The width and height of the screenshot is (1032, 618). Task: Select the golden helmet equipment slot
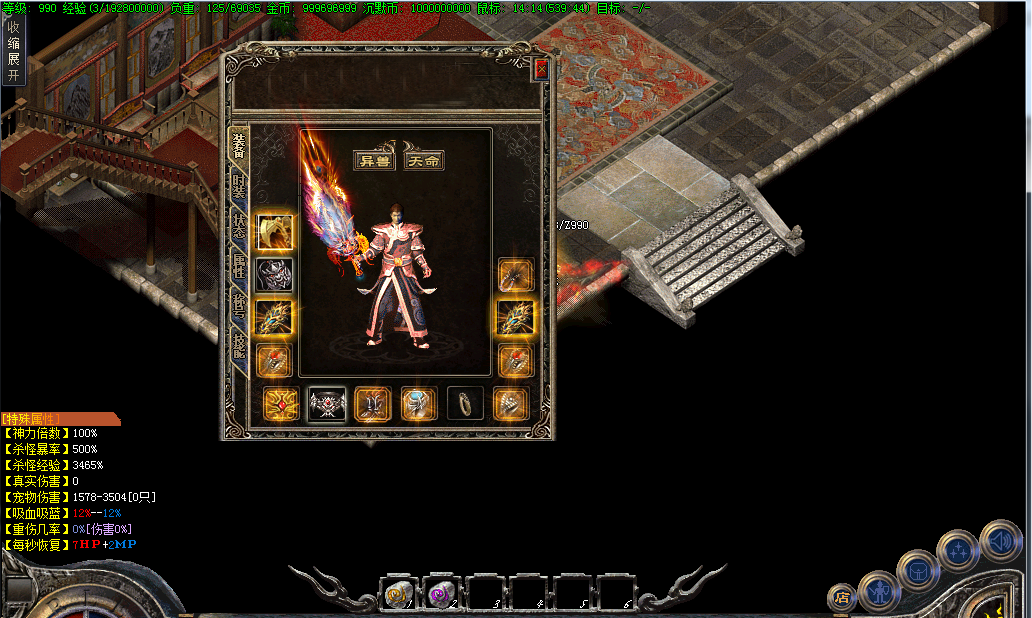(274, 232)
